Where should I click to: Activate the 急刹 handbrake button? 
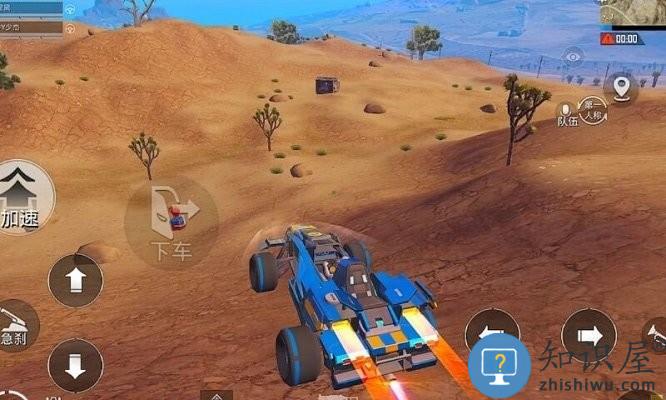tap(16, 324)
